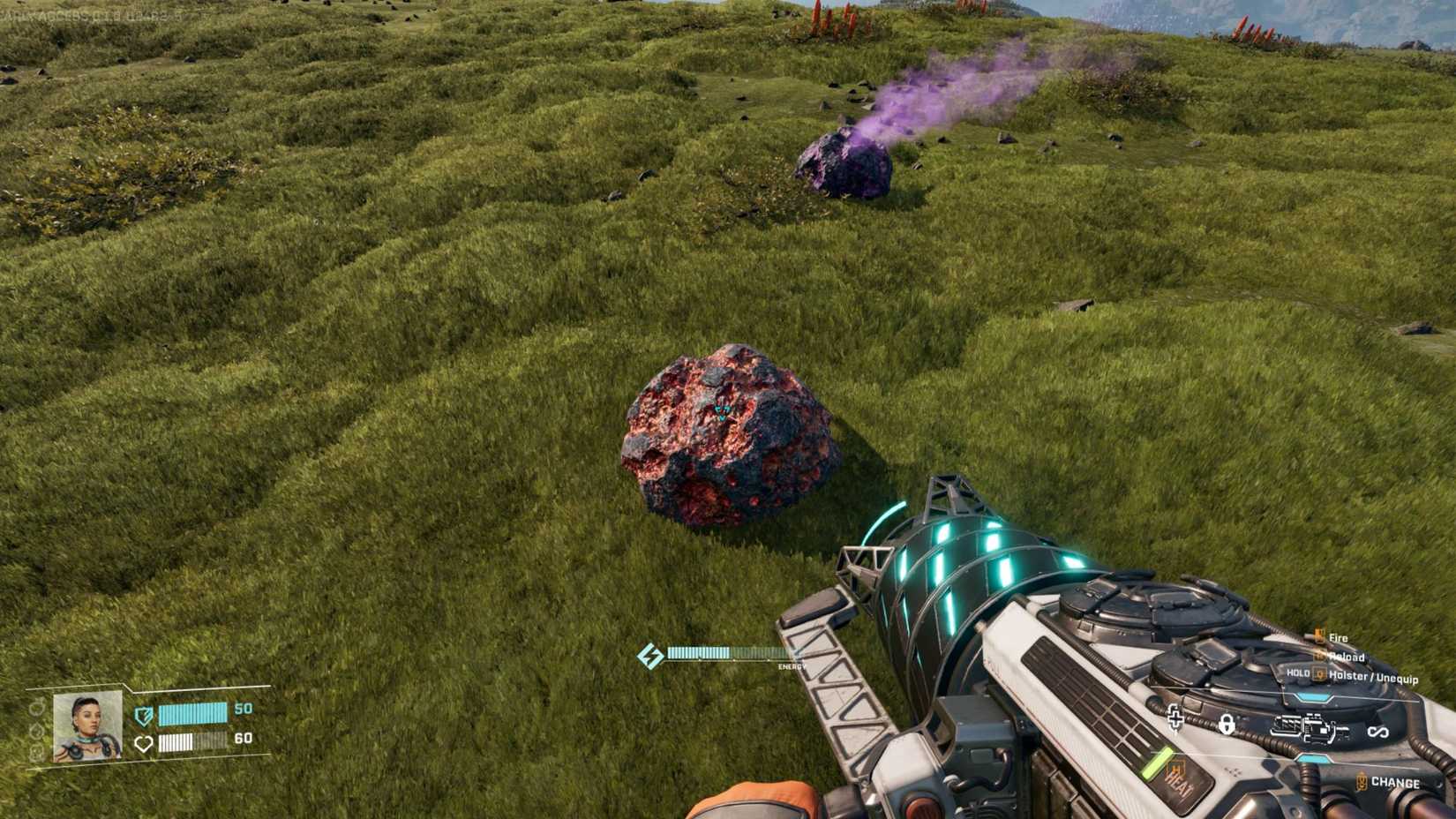This screenshot has height=819, width=1456.
Task: Click the padlock icon on the weapon display
Action: coord(1227,725)
